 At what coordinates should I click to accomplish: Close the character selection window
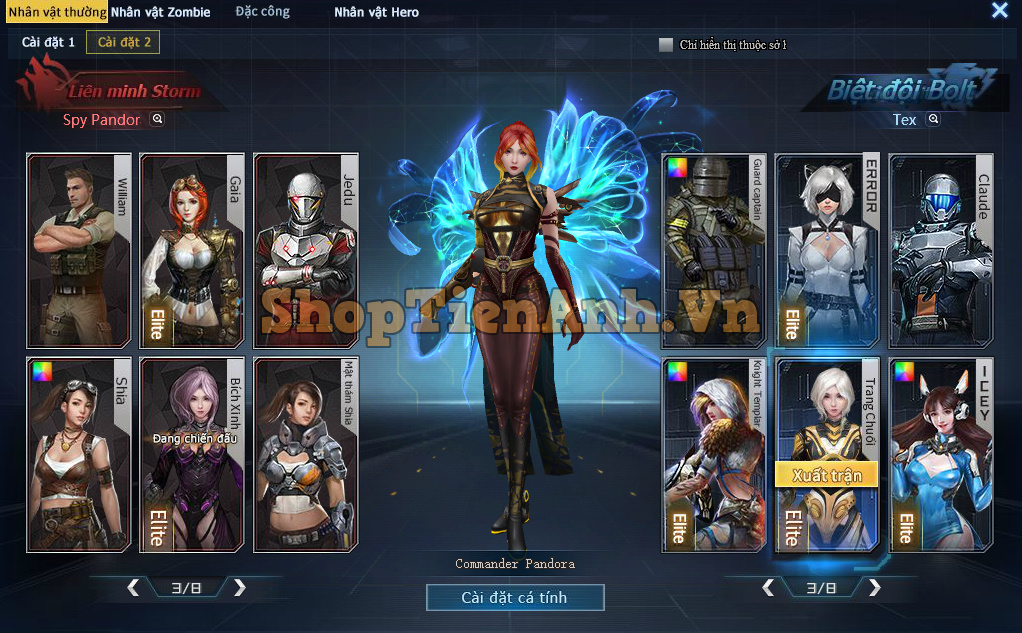[999, 11]
